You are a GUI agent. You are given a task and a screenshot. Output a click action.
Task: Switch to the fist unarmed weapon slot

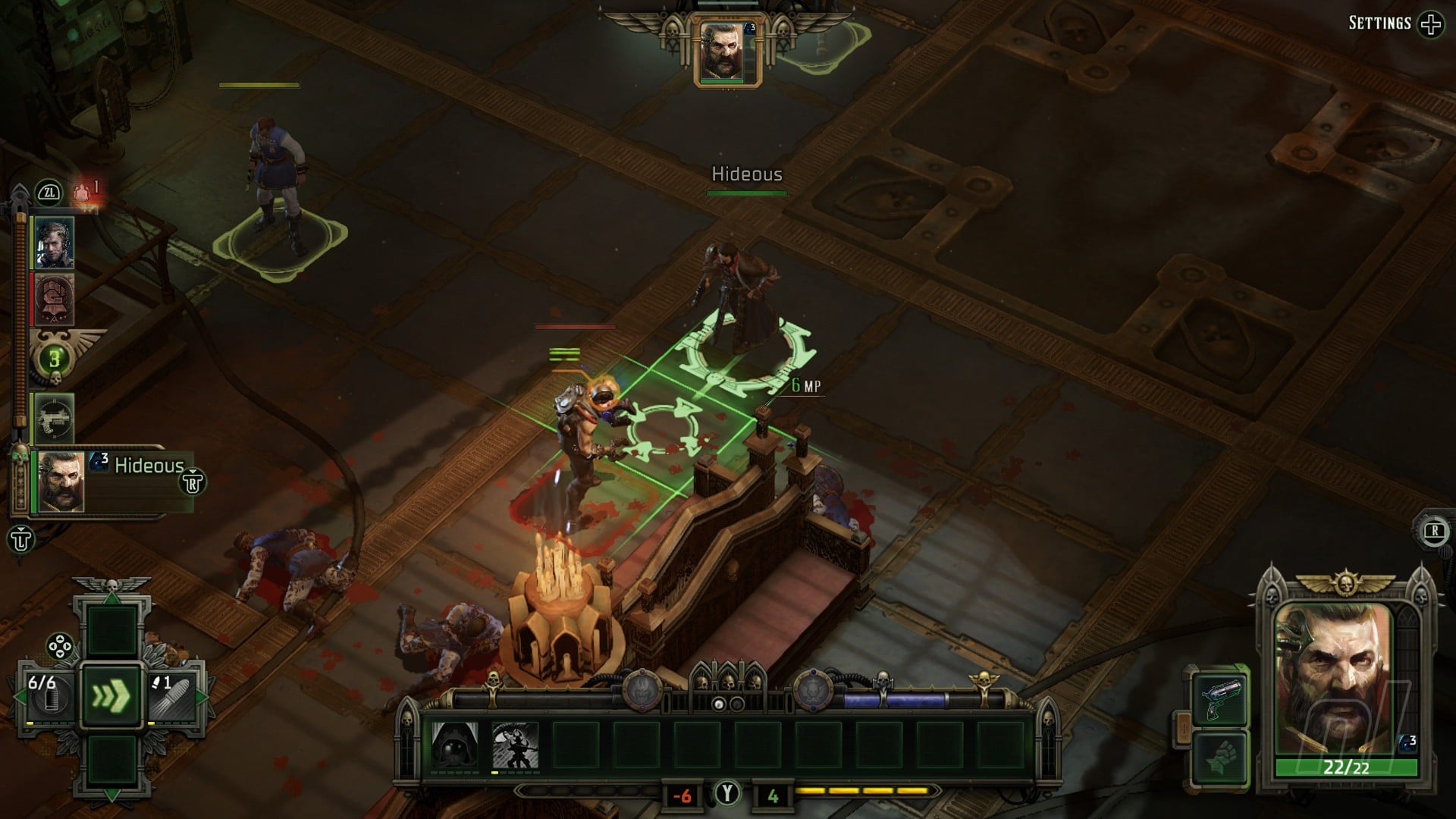click(x=1219, y=758)
